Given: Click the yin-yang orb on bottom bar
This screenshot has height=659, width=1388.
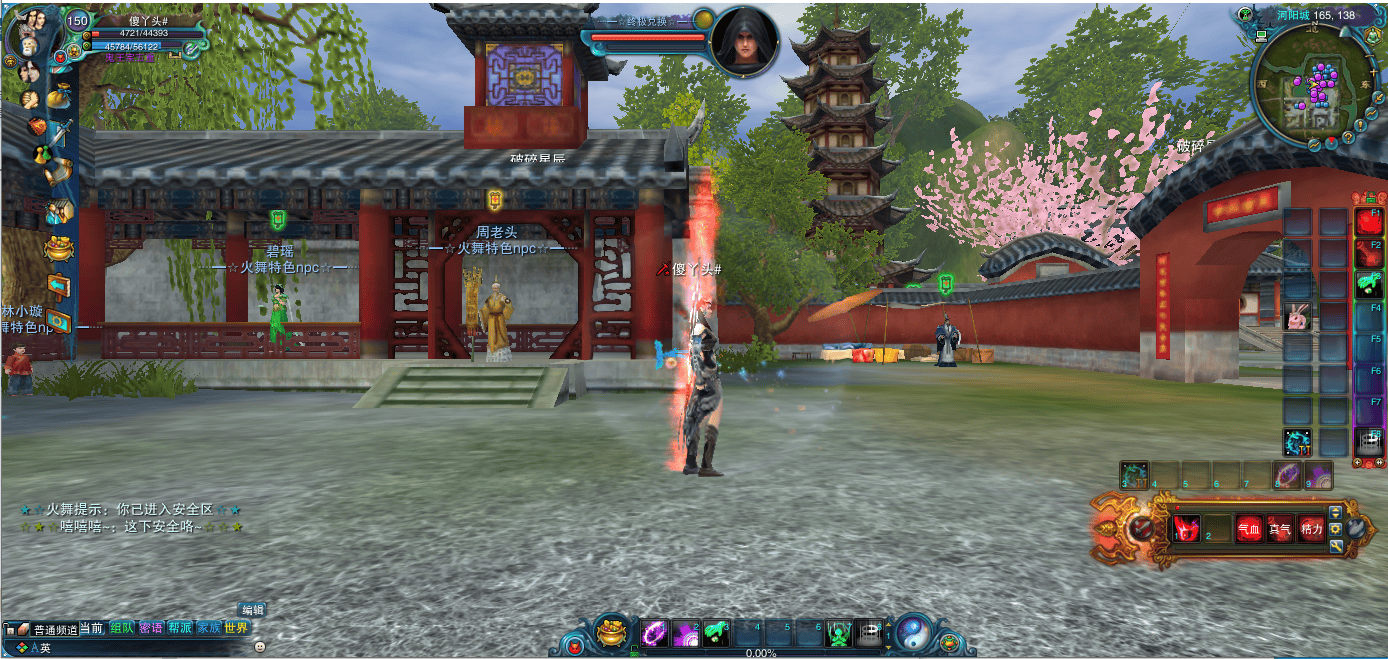Looking at the screenshot, I should 914,632.
